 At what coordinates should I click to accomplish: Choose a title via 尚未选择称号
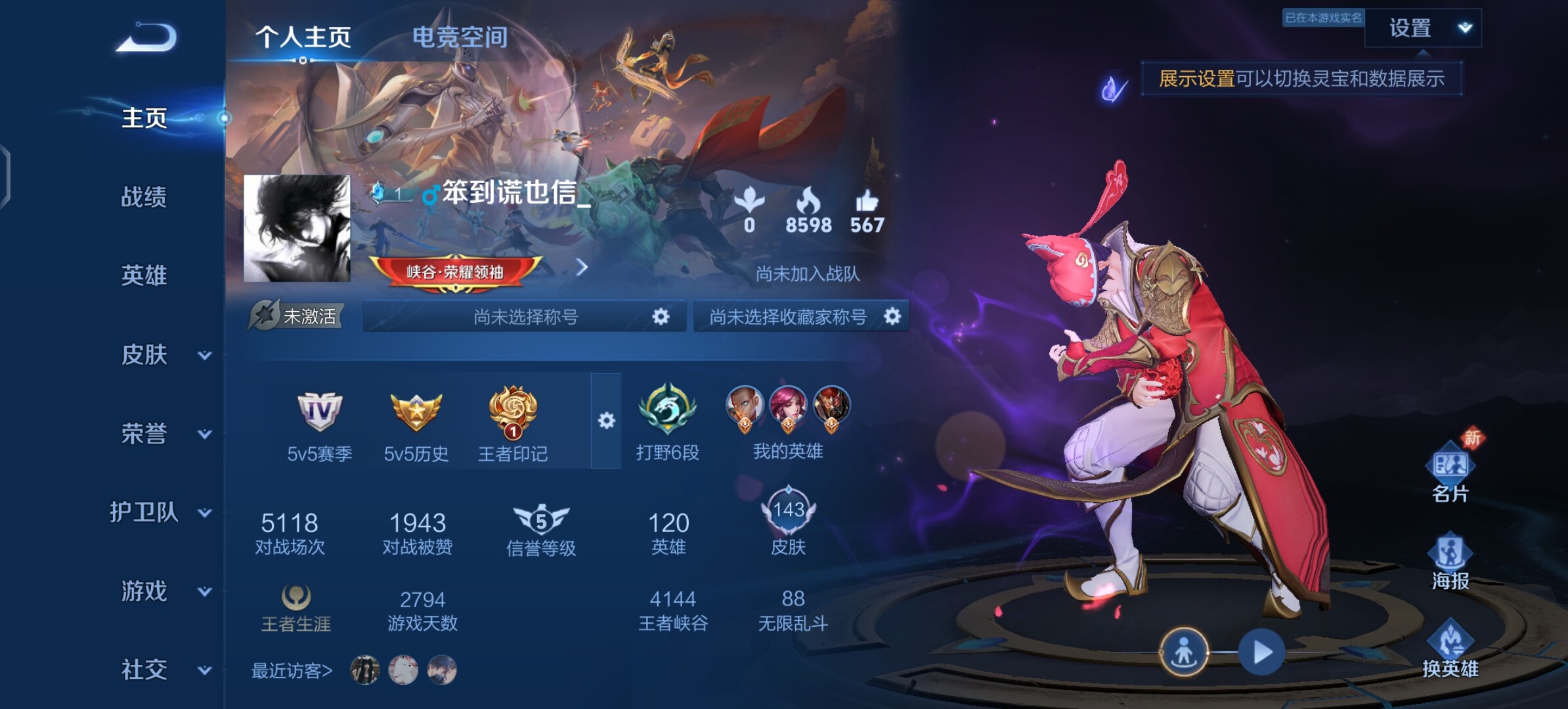(525, 317)
